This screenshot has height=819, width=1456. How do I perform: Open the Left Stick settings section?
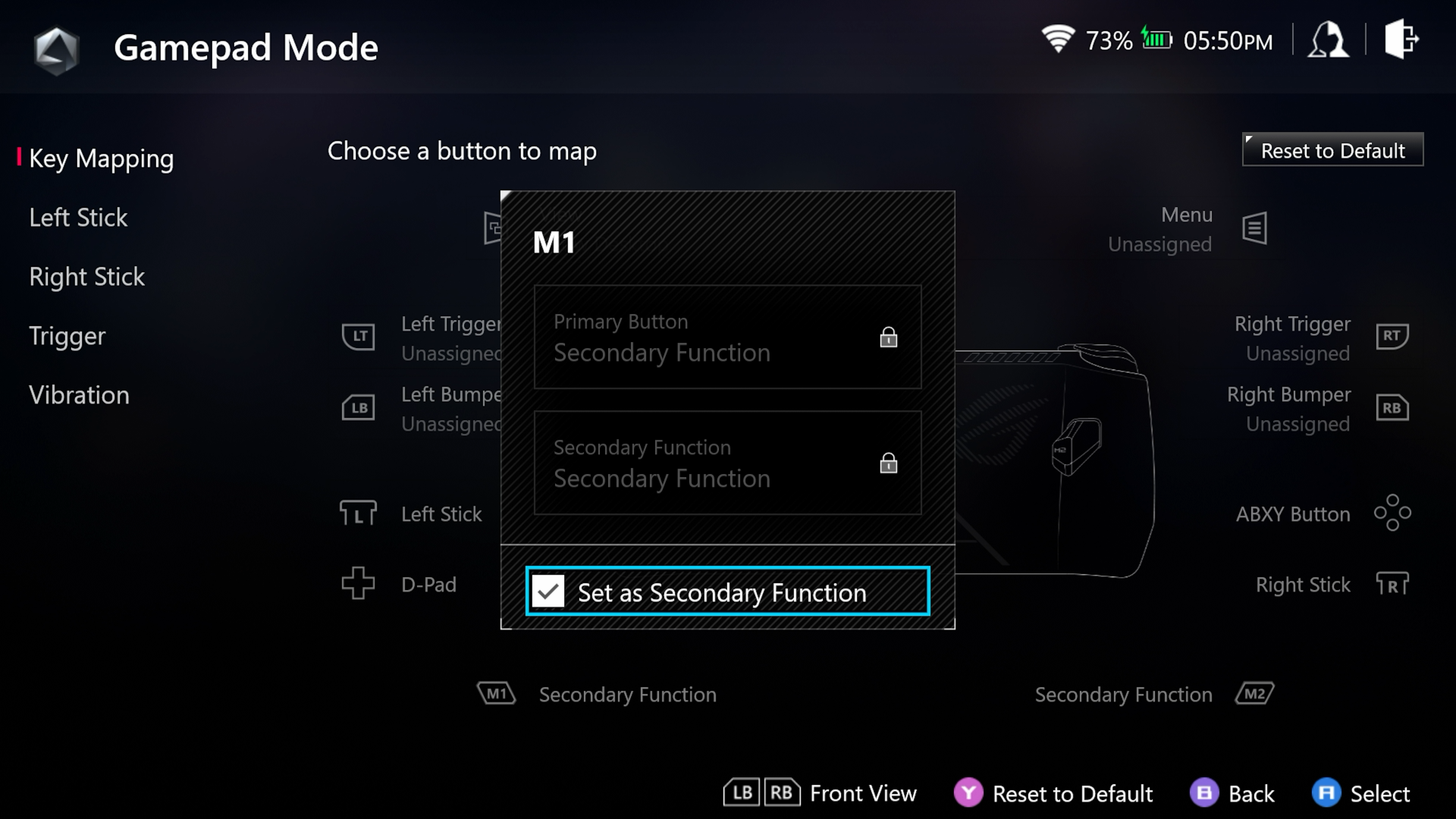(78, 218)
